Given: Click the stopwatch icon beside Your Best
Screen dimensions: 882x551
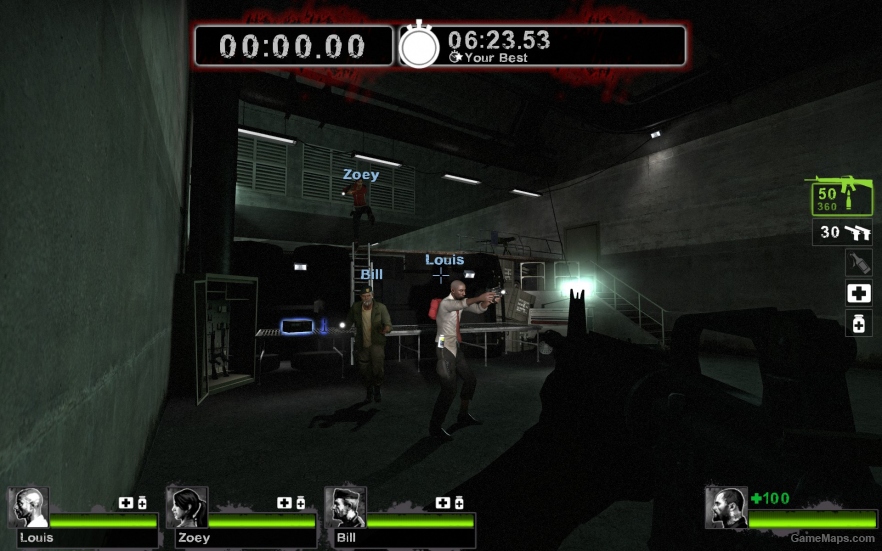Looking at the screenshot, I should click(x=420, y=46).
